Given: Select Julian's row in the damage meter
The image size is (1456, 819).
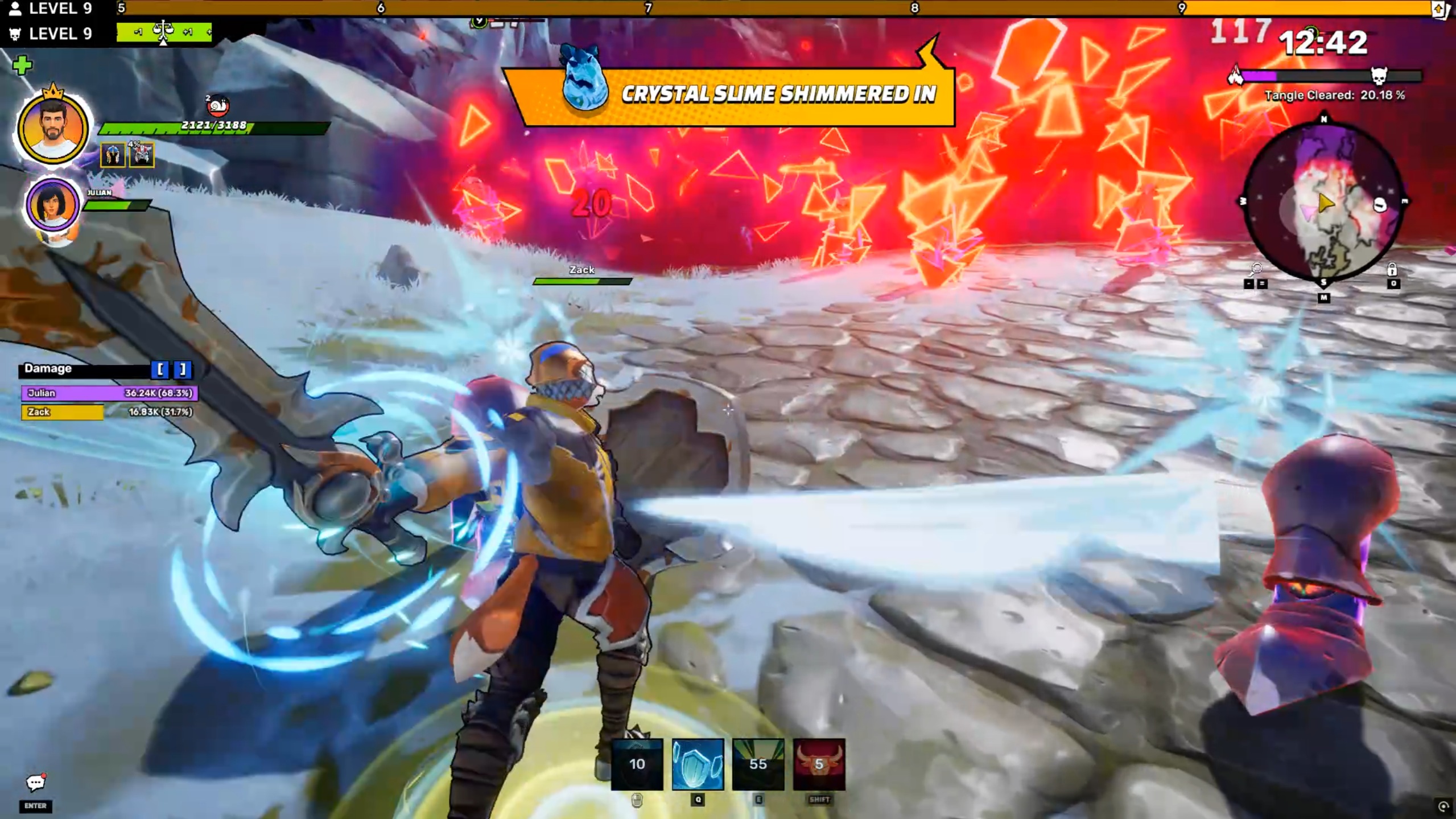Looking at the screenshot, I should [x=109, y=393].
